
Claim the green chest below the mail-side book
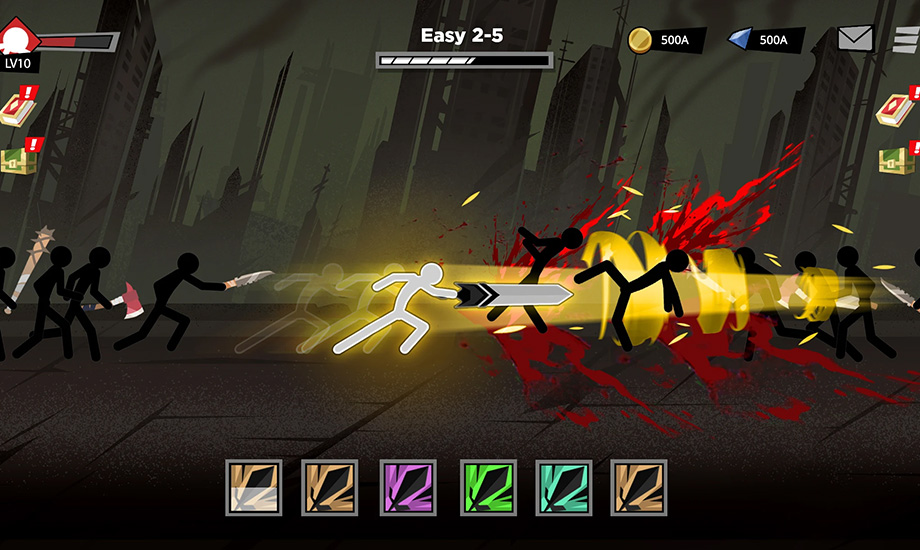click(896, 158)
